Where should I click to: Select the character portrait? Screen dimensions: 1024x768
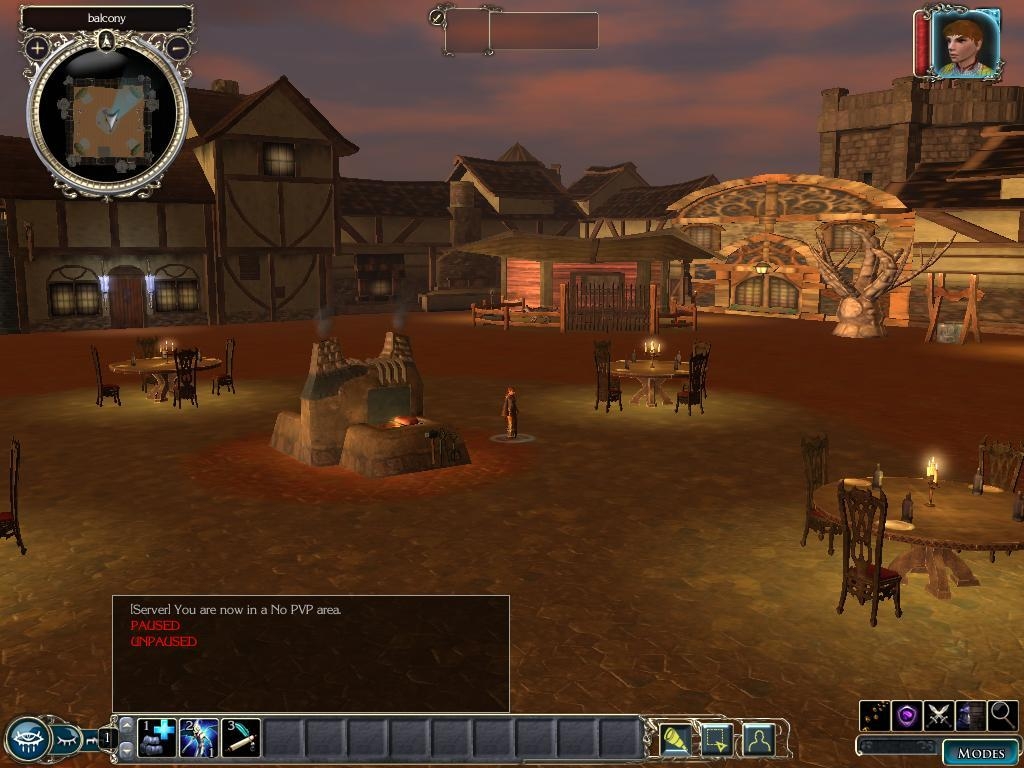[x=964, y=43]
